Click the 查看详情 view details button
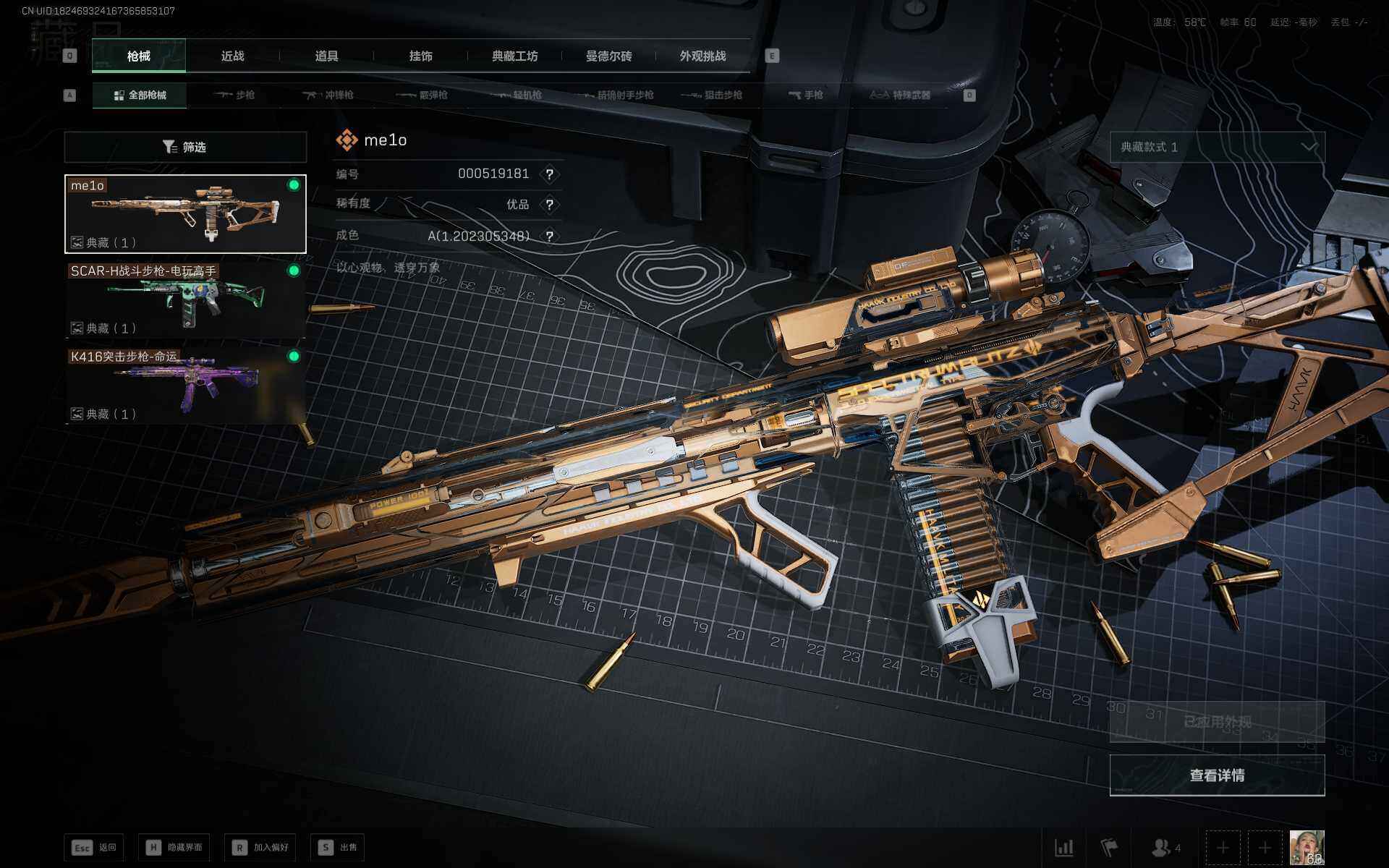The width and height of the screenshot is (1389, 868). pos(1217,775)
